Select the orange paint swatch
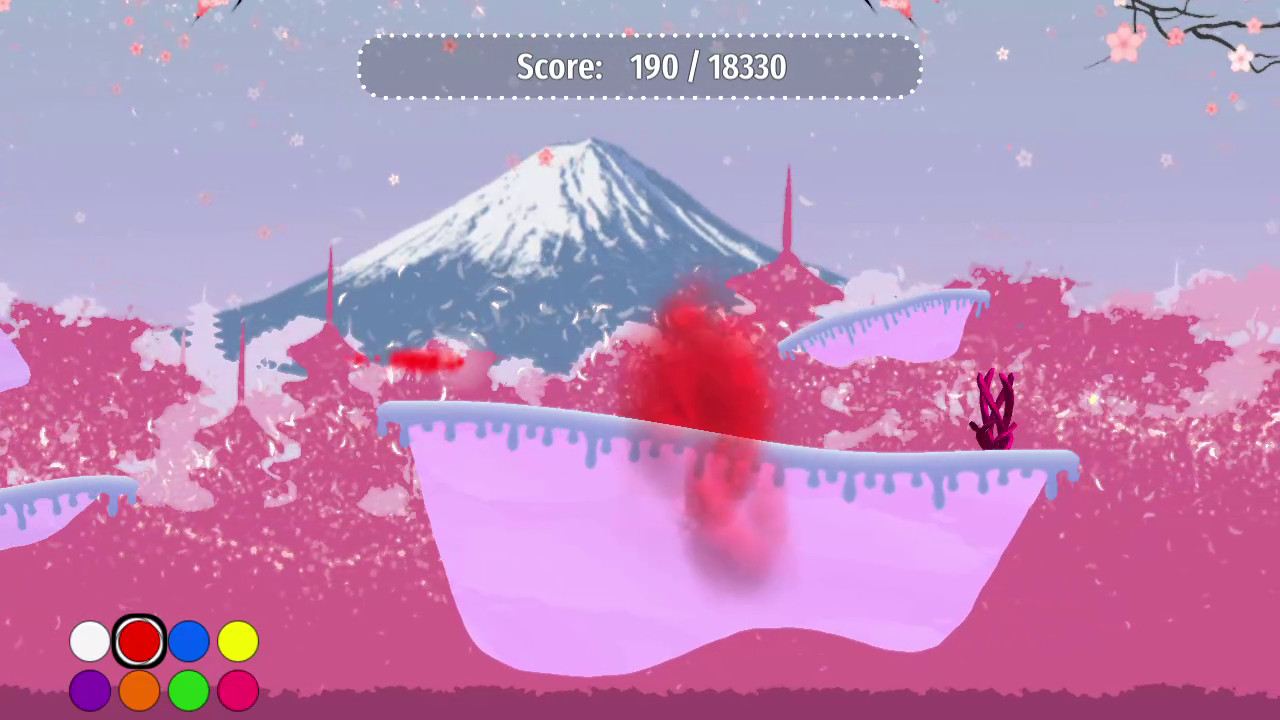The height and width of the screenshot is (720, 1280). pyautogui.click(x=139, y=689)
